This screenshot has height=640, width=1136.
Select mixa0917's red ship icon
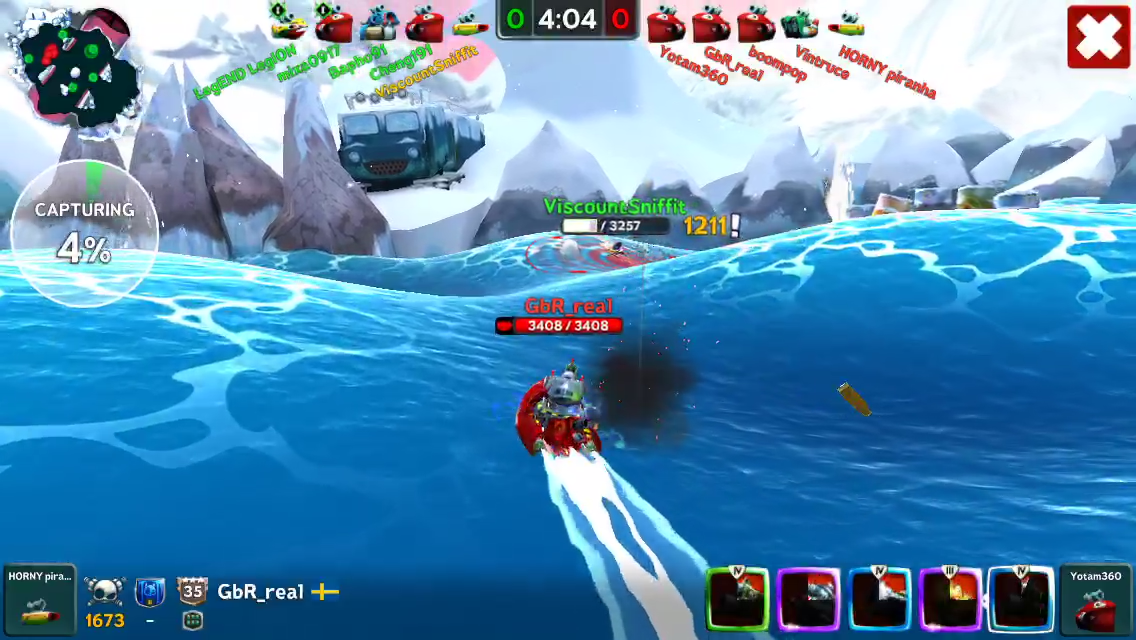333,20
